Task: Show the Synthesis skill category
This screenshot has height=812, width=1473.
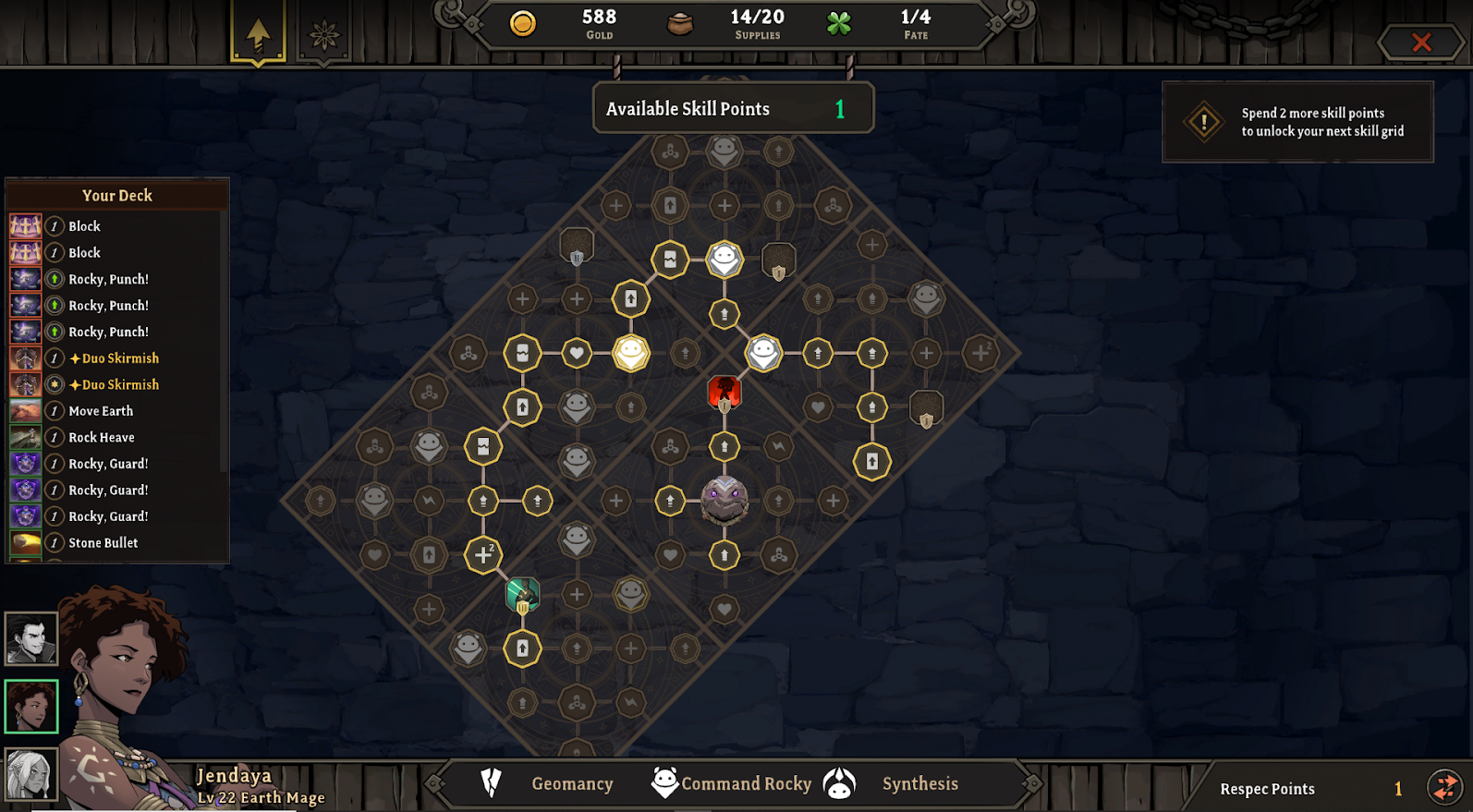Action: tap(919, 783)
